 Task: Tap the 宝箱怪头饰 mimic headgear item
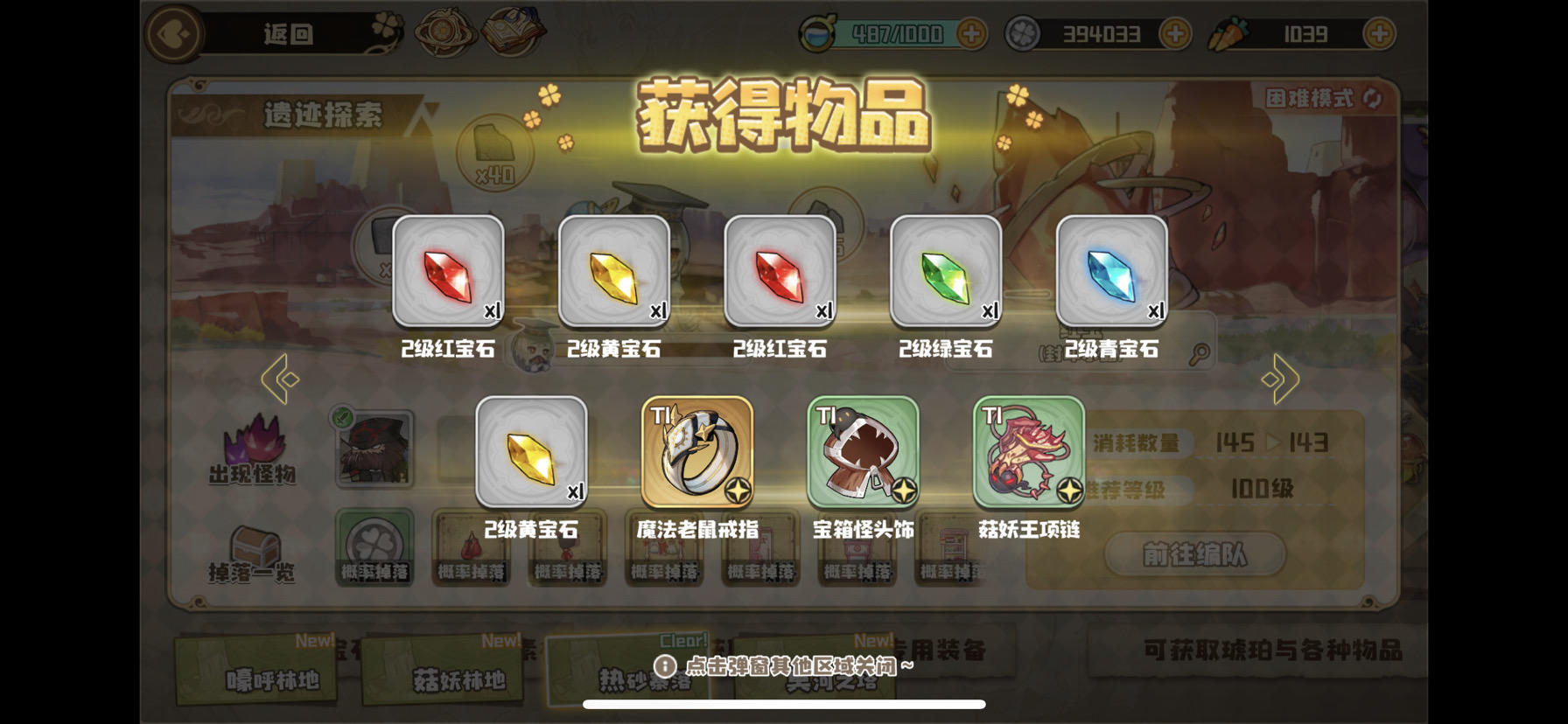pos(861,451)
